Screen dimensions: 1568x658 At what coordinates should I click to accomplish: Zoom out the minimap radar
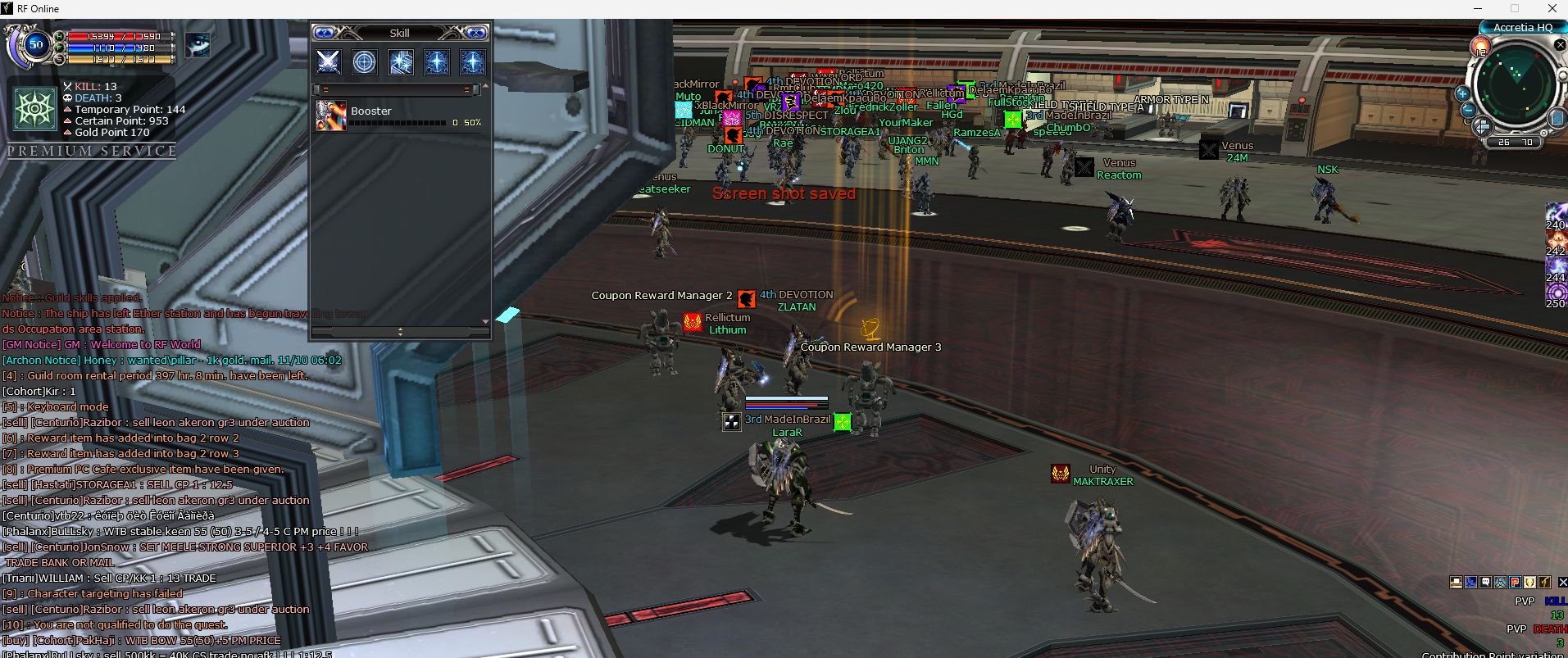click(1468, 110)
